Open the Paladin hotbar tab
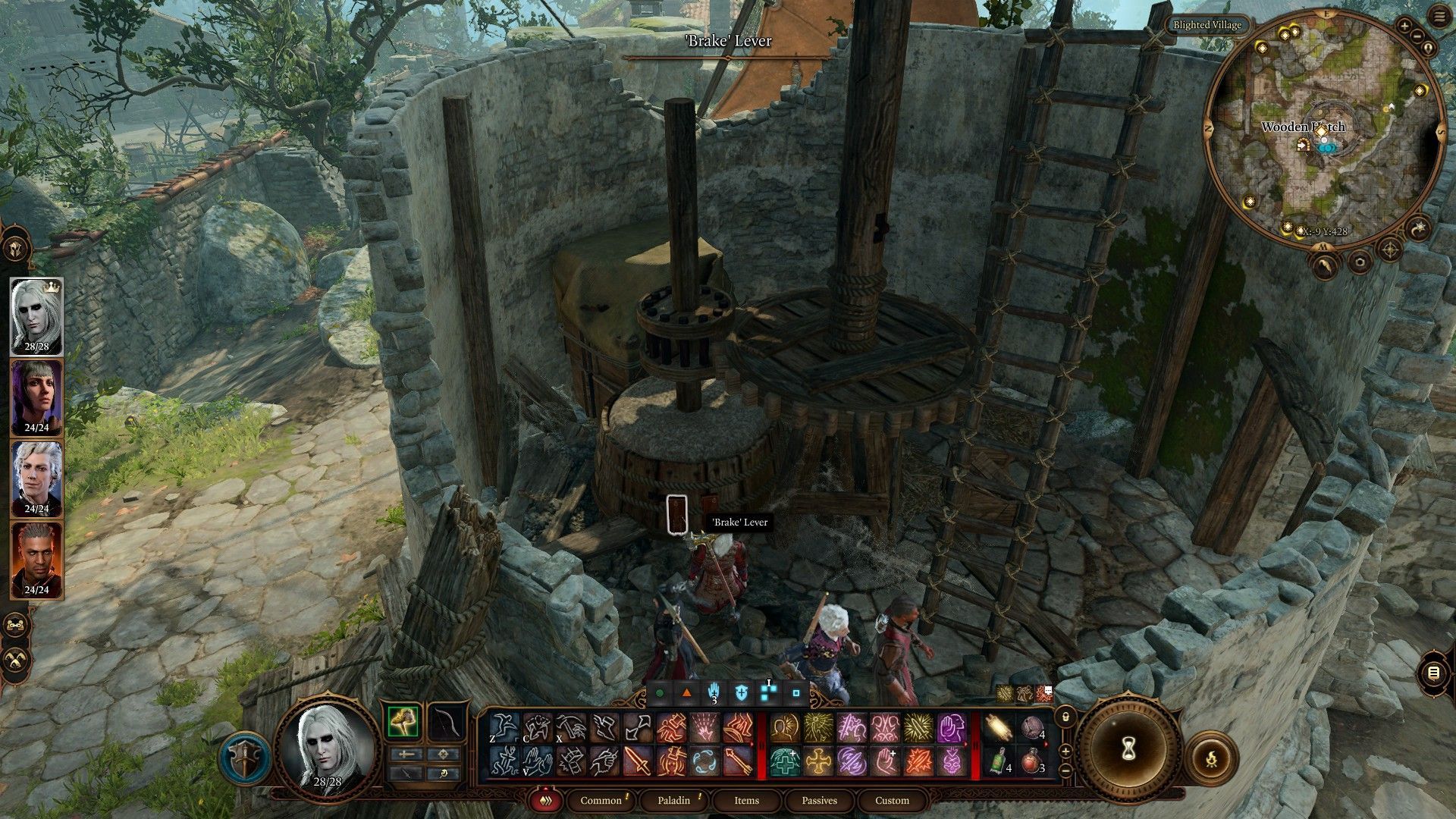Image resolution: width=1456 pixels, height=819 pixels. pyautogui.click(x=673, y=800)
